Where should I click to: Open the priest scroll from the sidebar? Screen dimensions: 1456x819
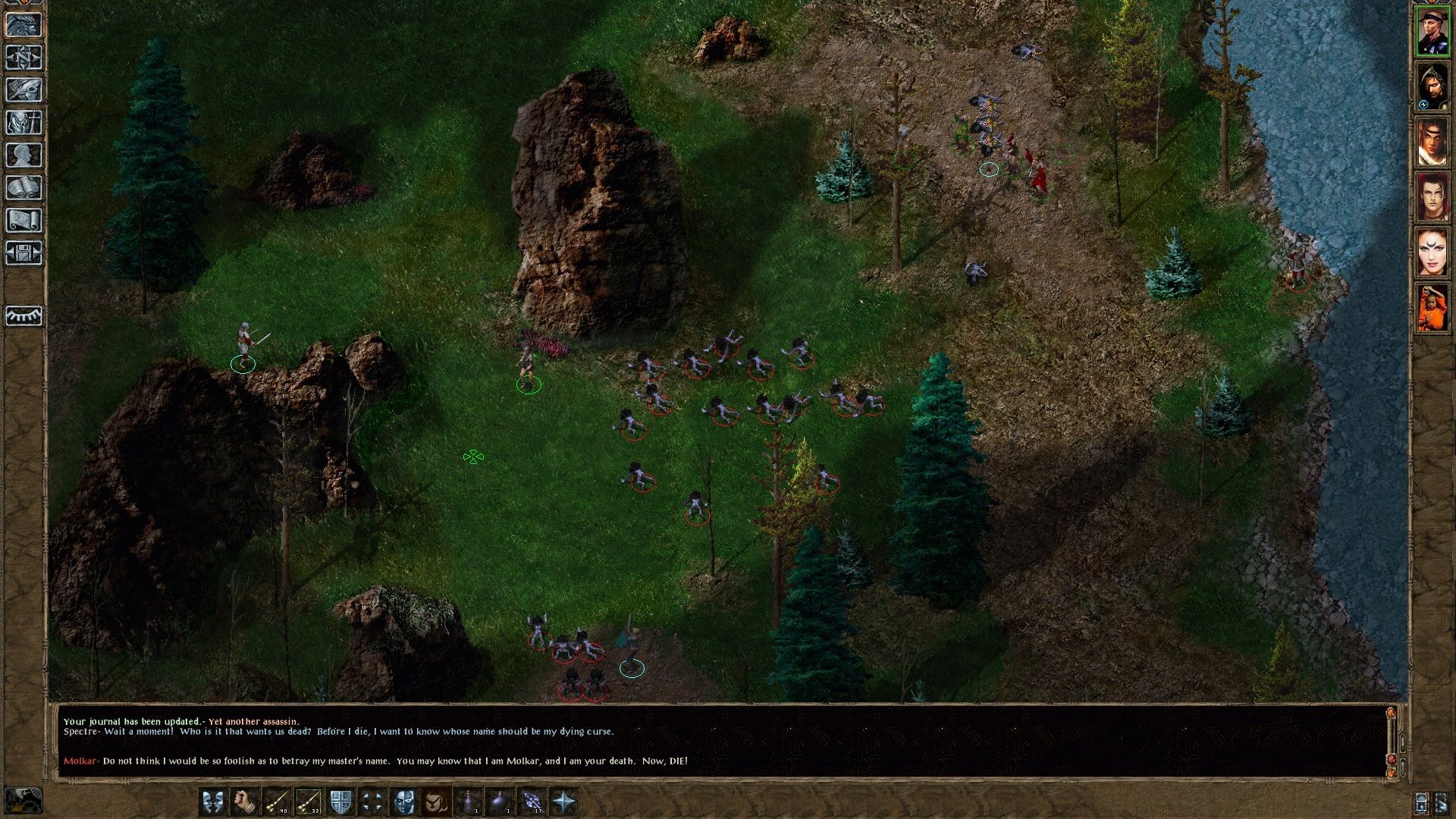pos(24,220)
